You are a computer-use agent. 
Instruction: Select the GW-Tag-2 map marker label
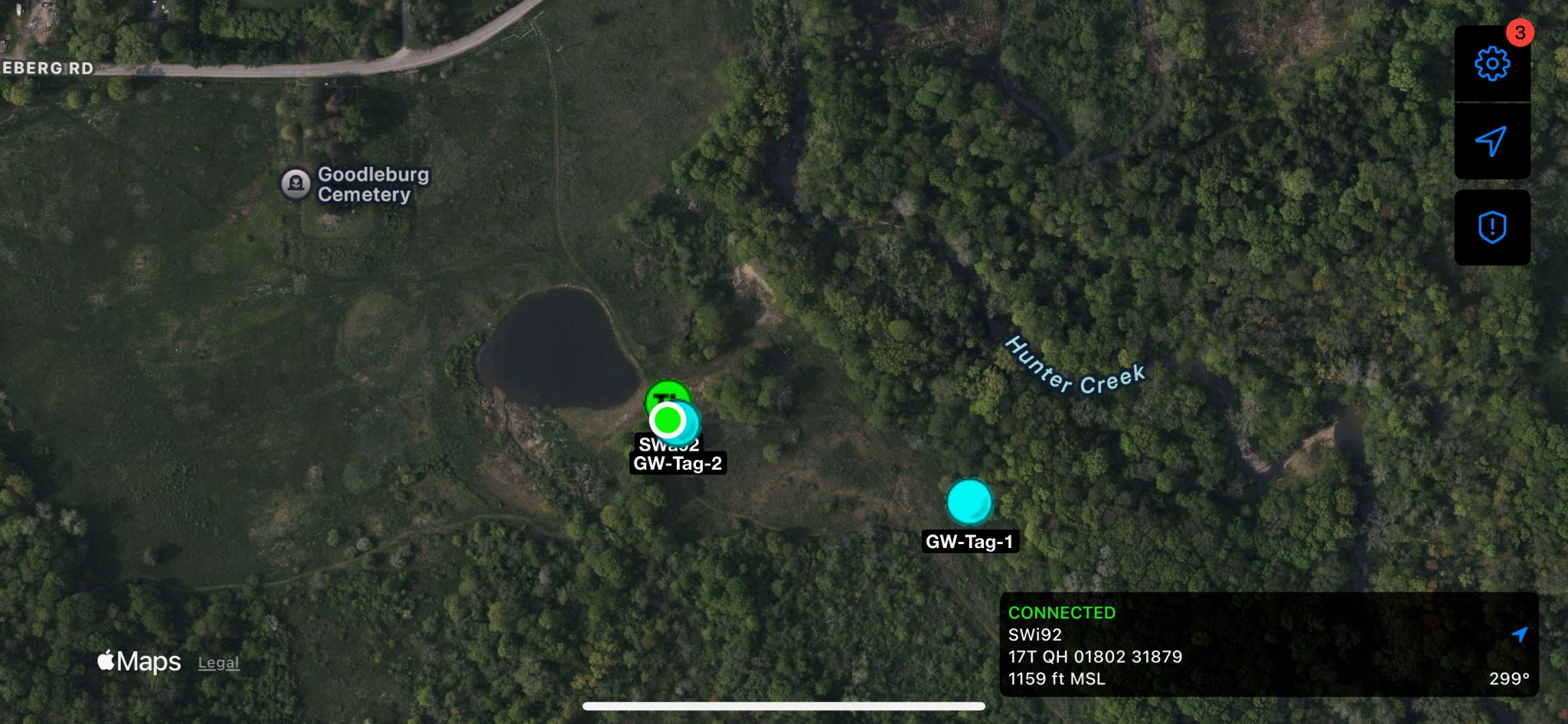tap(678, 463)
